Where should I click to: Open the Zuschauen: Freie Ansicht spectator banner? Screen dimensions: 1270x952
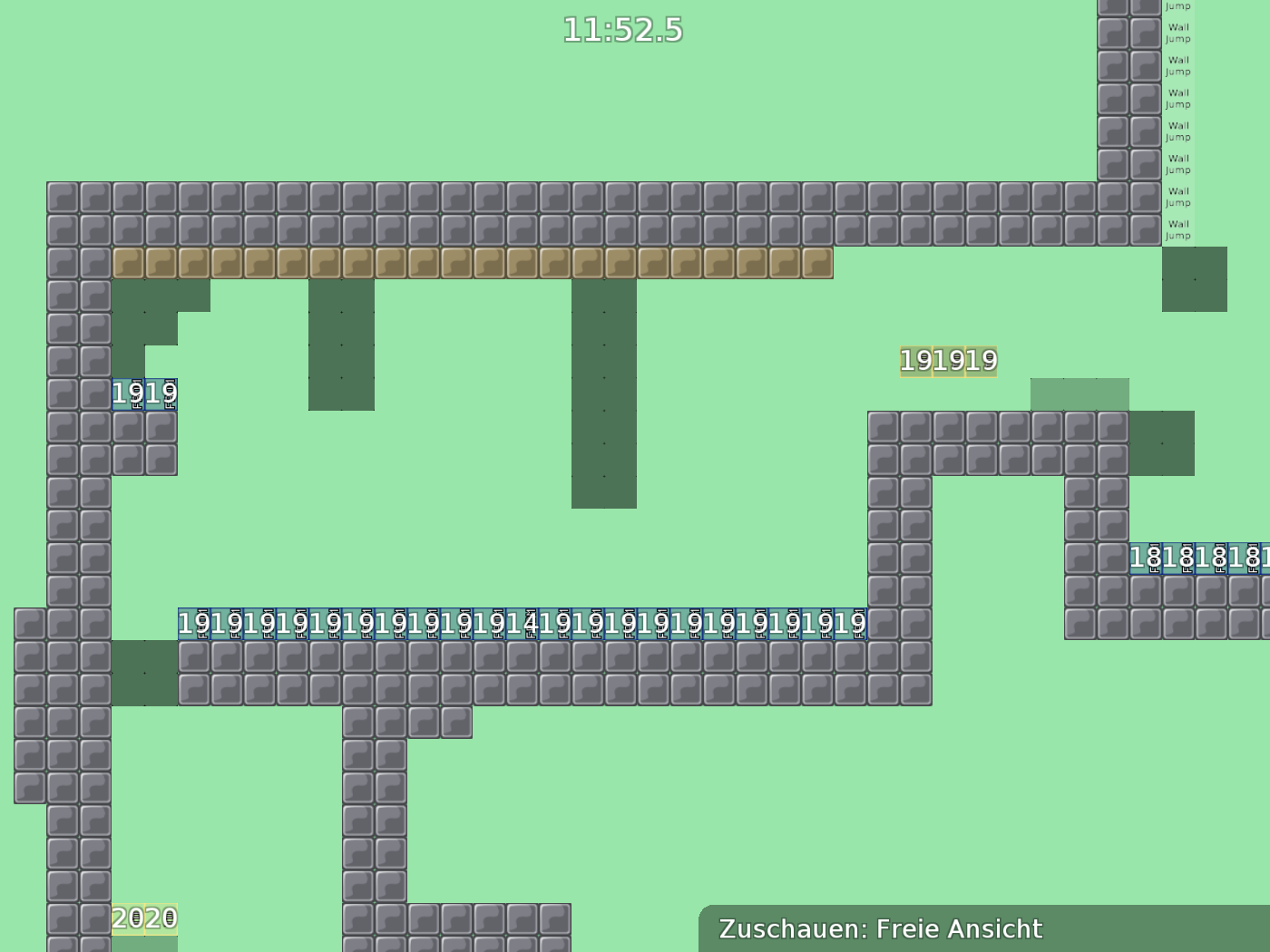tap(880, 929)
